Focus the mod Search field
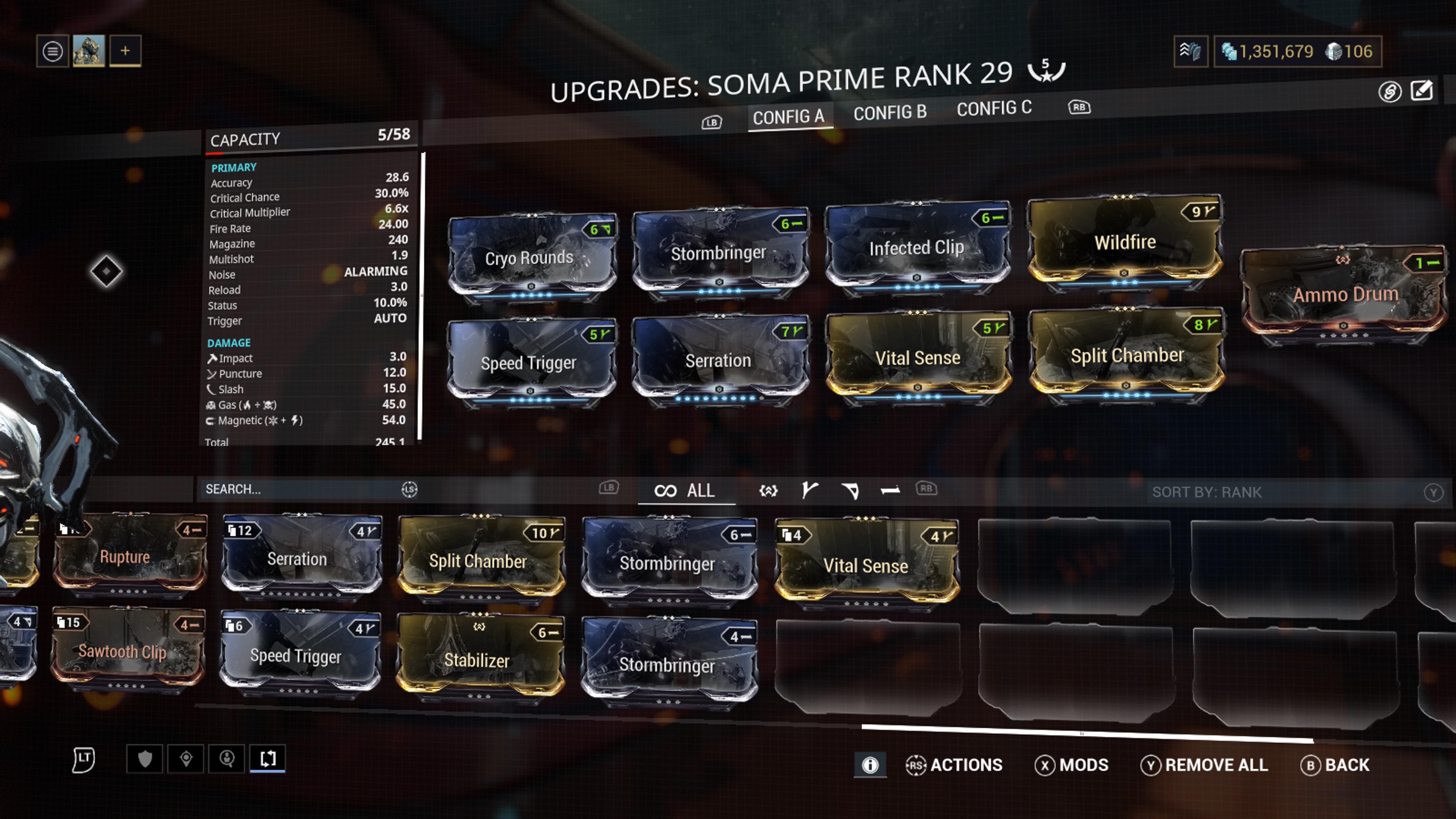The height and width of the screenshot is (819, 1456). click(300, 490)
